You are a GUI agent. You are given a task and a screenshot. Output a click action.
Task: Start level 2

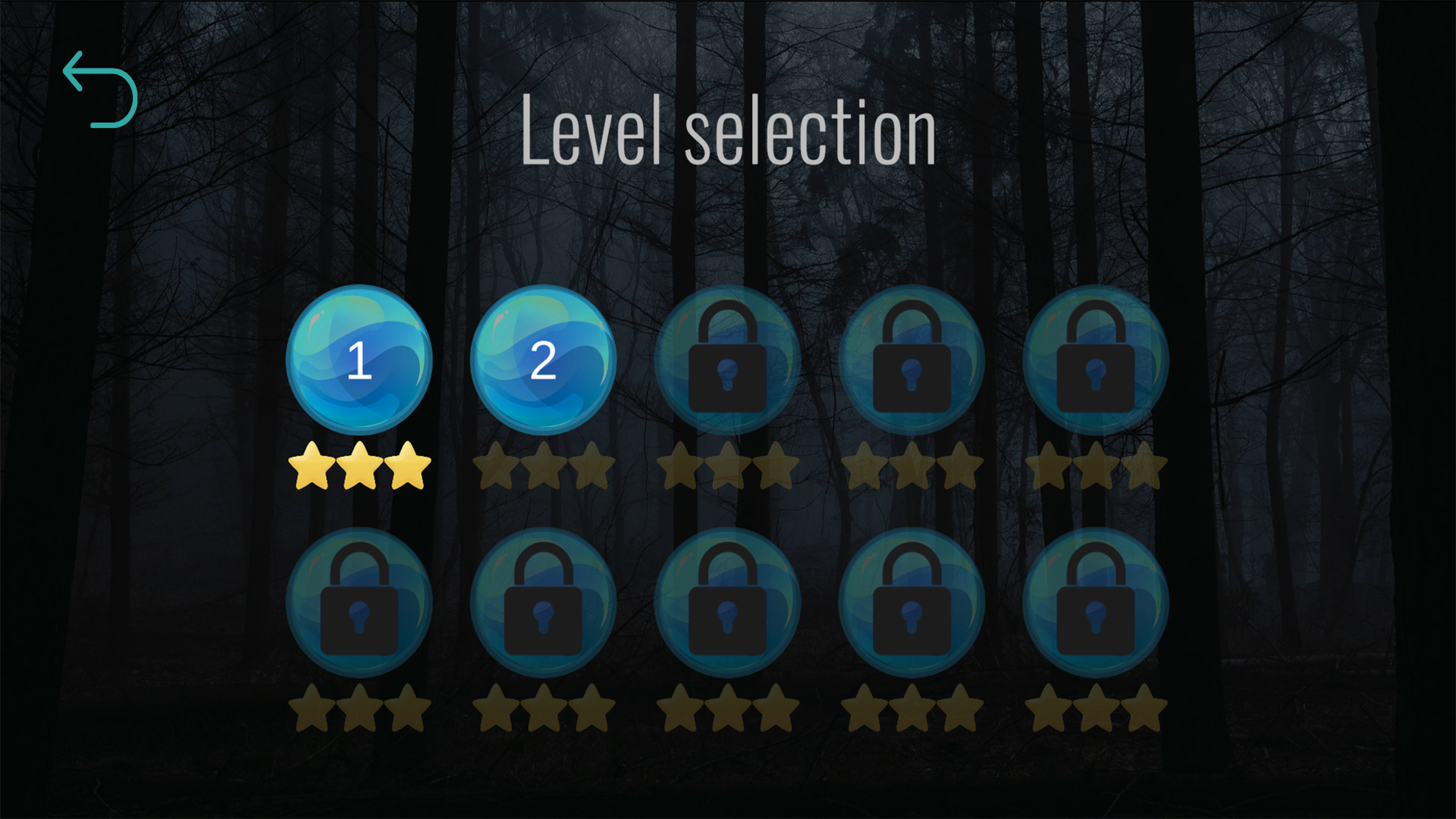[x=543, y=360]
